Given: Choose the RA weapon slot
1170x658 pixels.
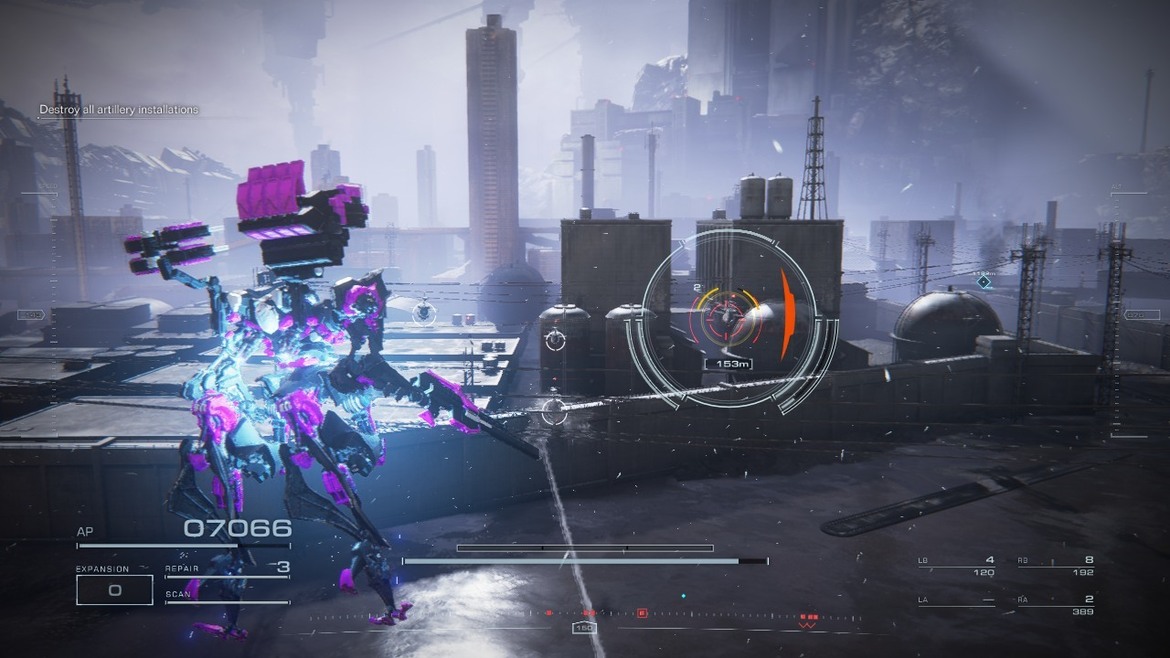Looking at the screenshot, I should [1055, 605].
